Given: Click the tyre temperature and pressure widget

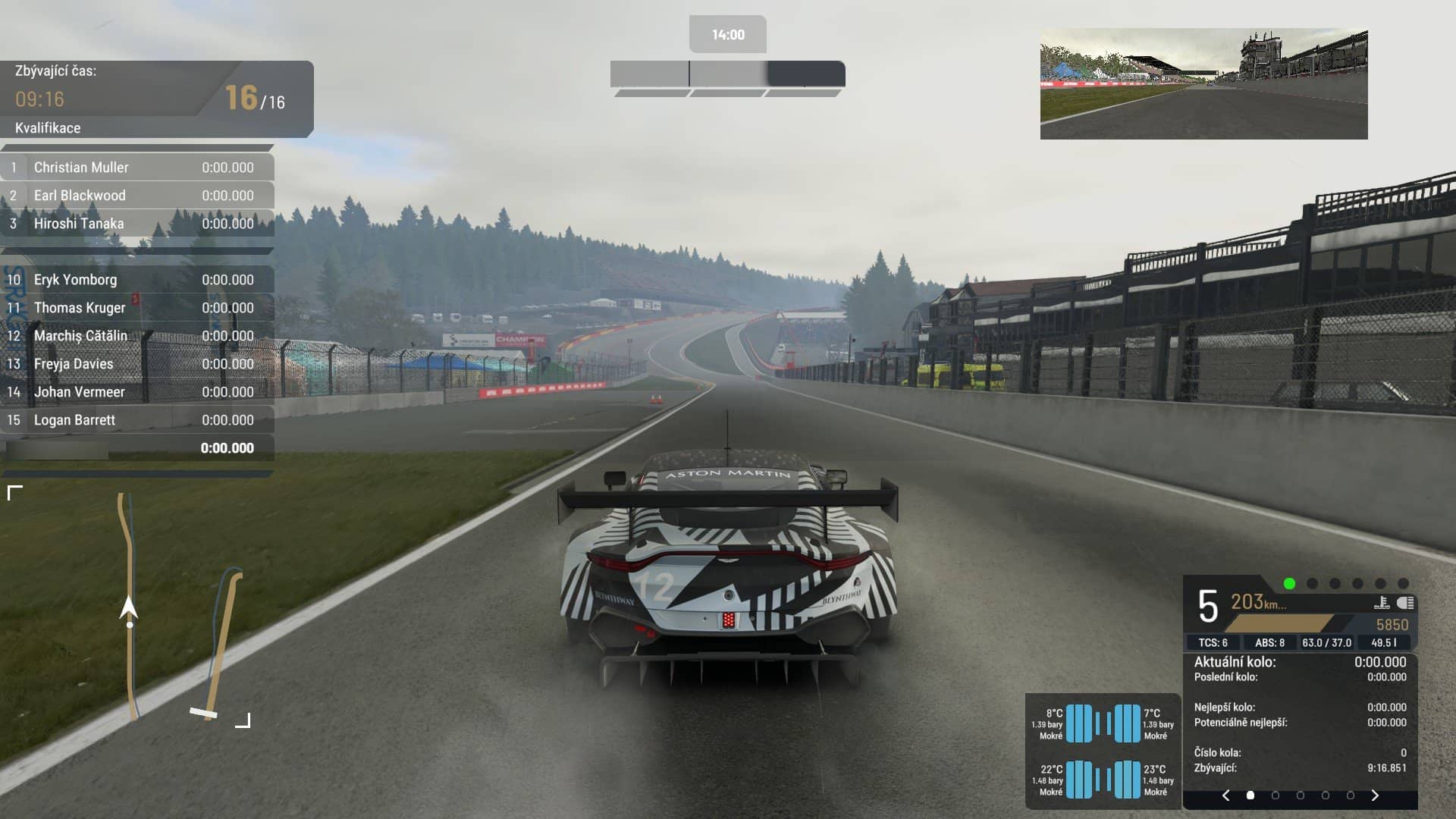Looking at the screenshot, I should 1103,751.
